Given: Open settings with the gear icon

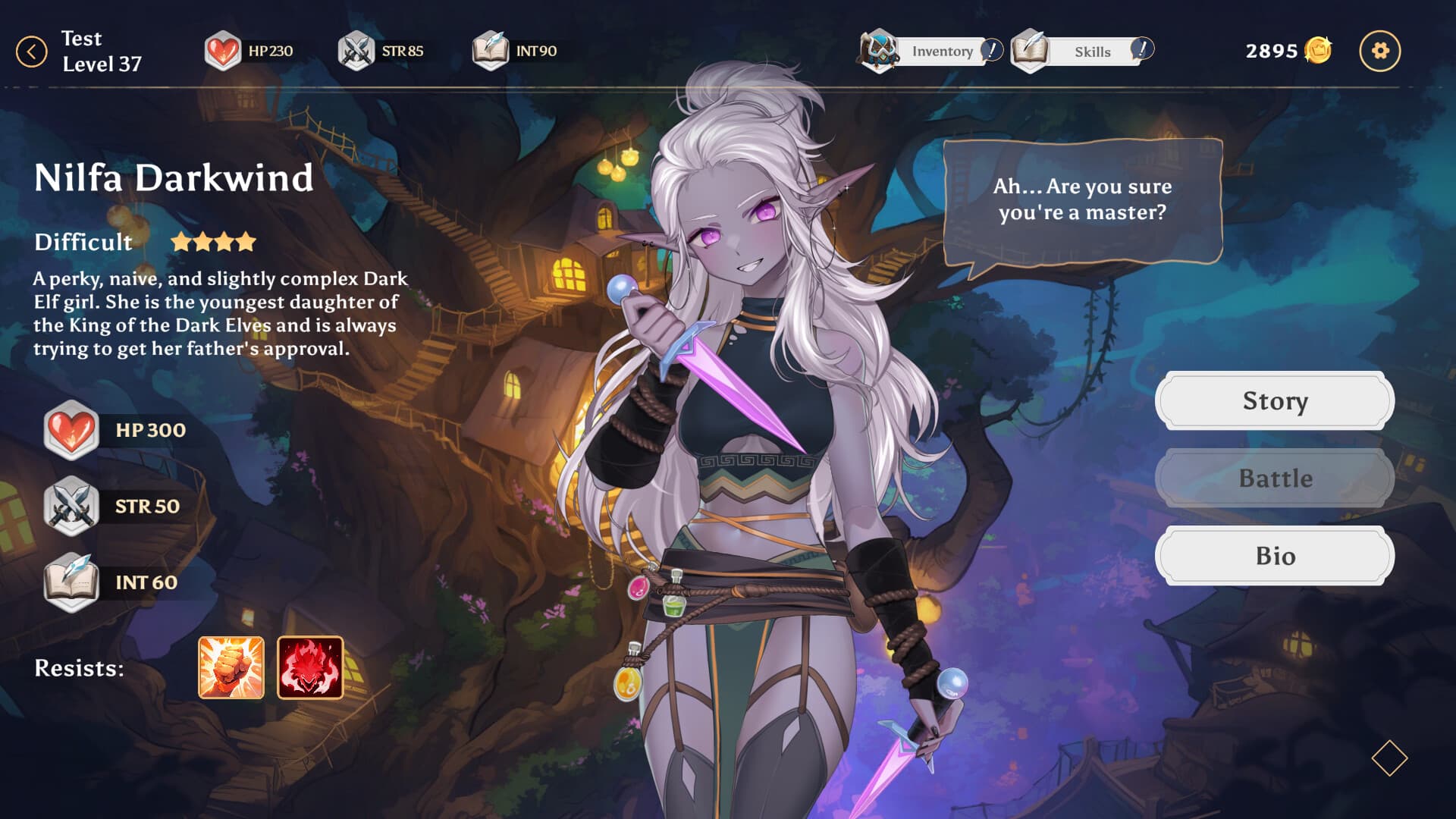Looking at the screenshot, I should click(1379, 51).
